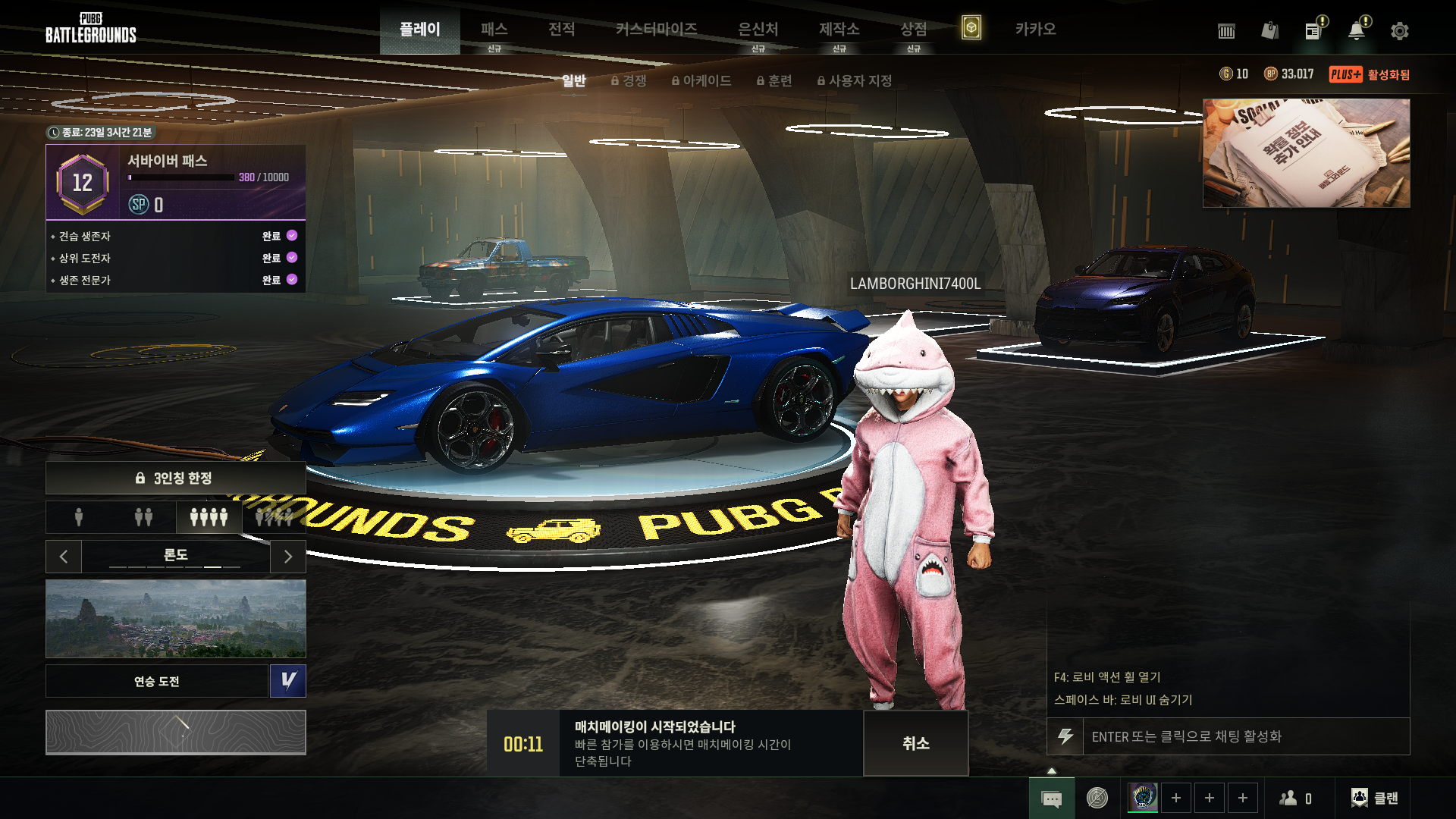Open the 카카오 menu tab
The width and height of the screenshot is (1456, 819).
[1035, 30]
